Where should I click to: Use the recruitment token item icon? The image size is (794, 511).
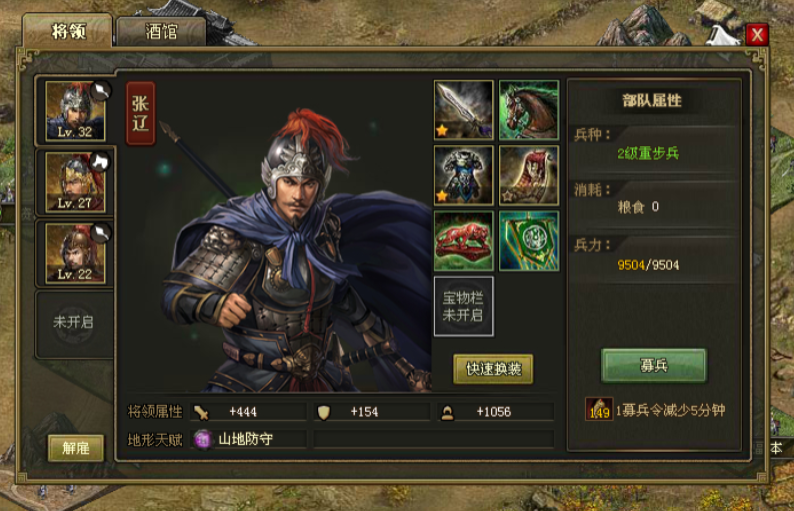click(x=600, y=411)
